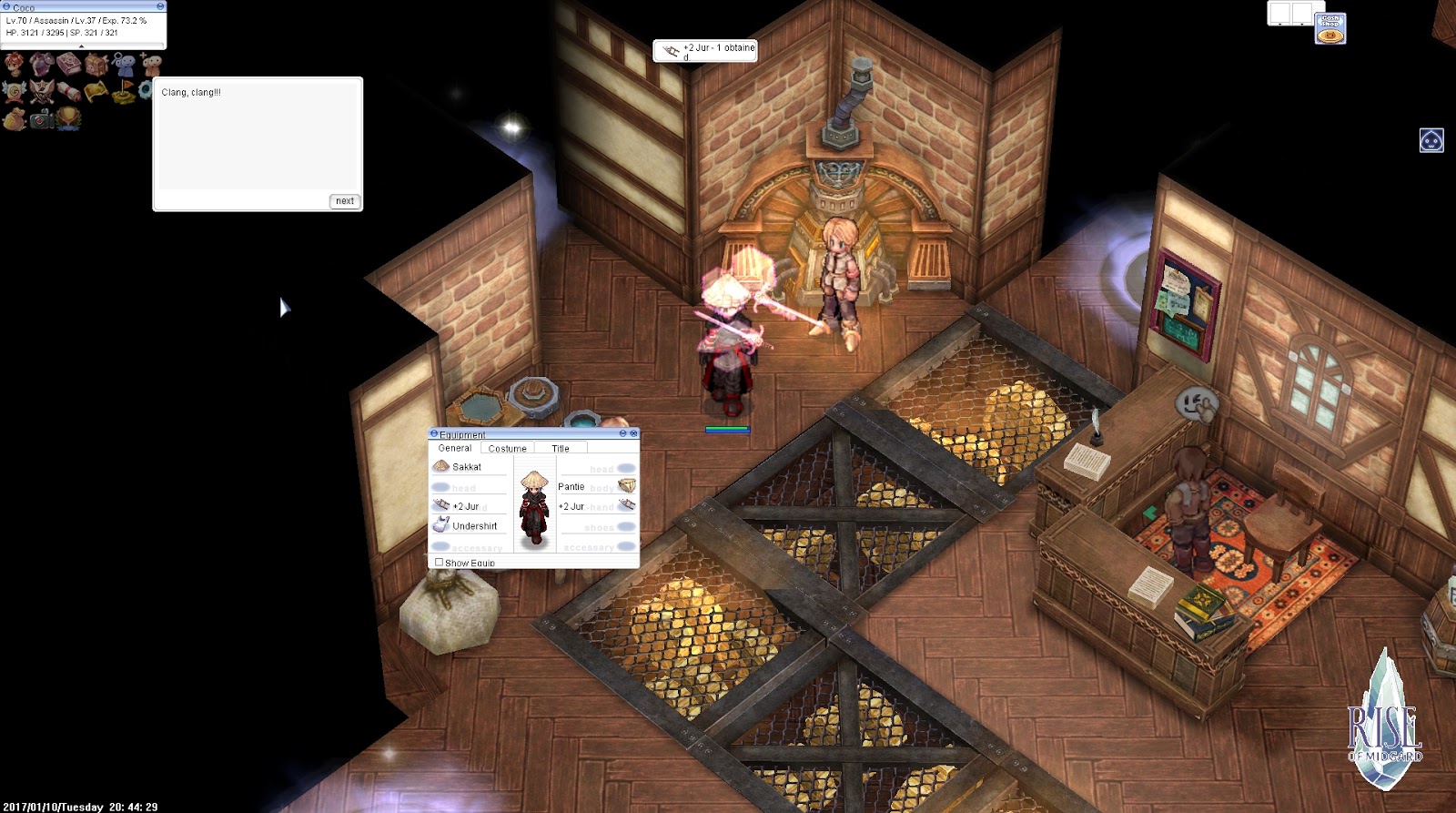Open the skill book icon

coord(69,63)
